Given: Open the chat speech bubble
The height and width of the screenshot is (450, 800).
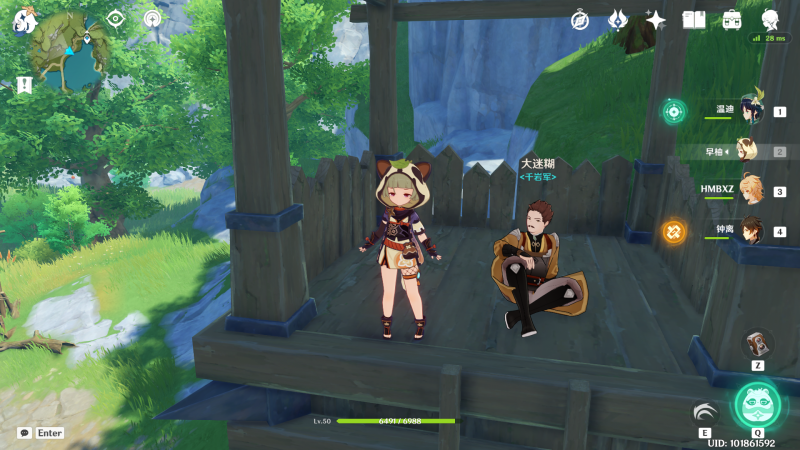Looking at the screenshot, I should point(24,433).
